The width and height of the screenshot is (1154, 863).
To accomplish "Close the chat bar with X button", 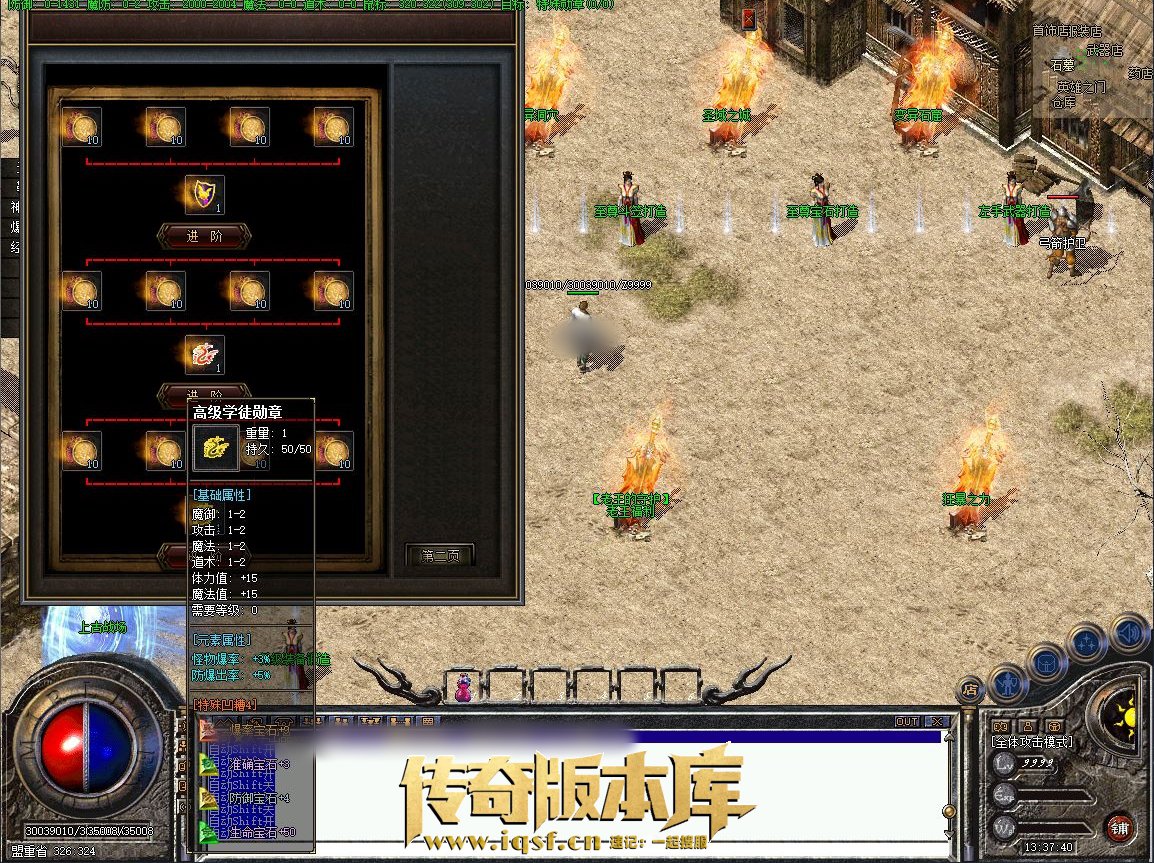I will click(x=936, y=721).
